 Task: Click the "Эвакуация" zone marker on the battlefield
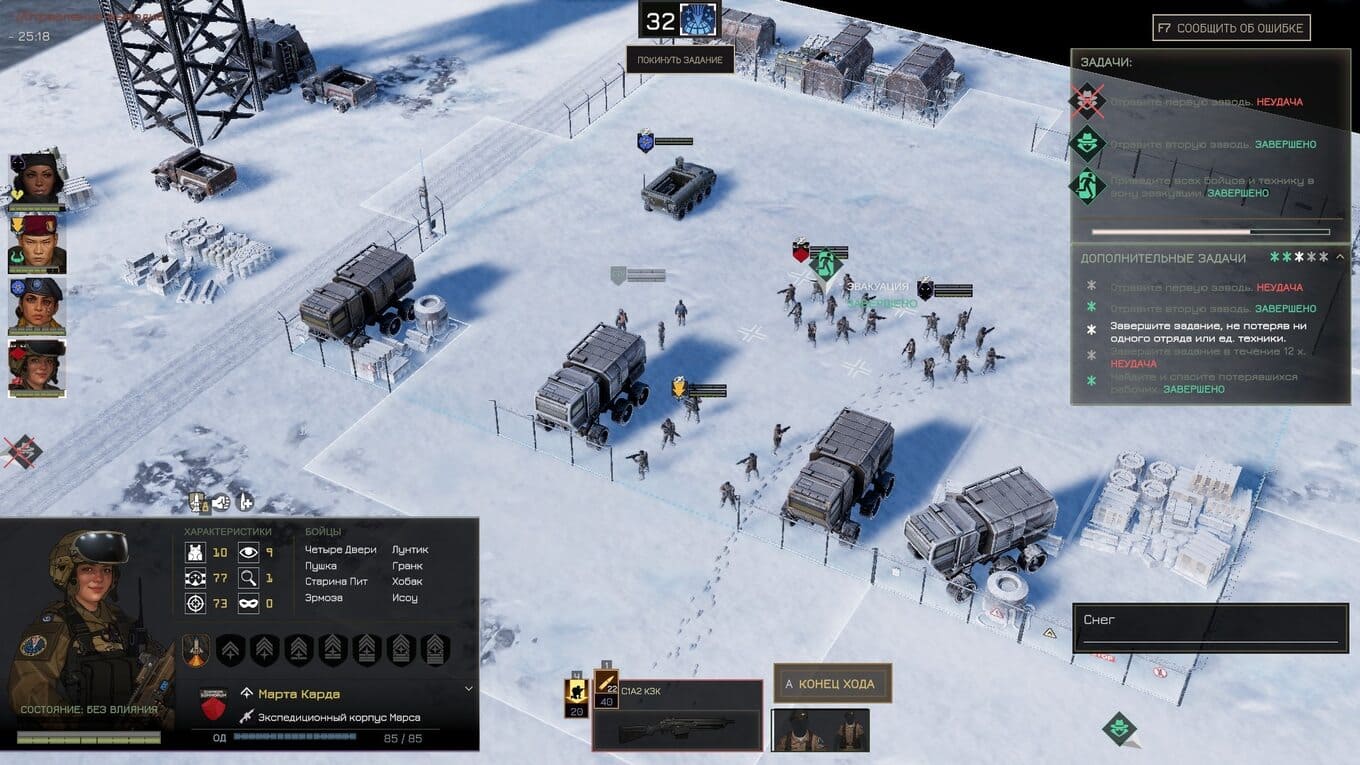(826, 264)
